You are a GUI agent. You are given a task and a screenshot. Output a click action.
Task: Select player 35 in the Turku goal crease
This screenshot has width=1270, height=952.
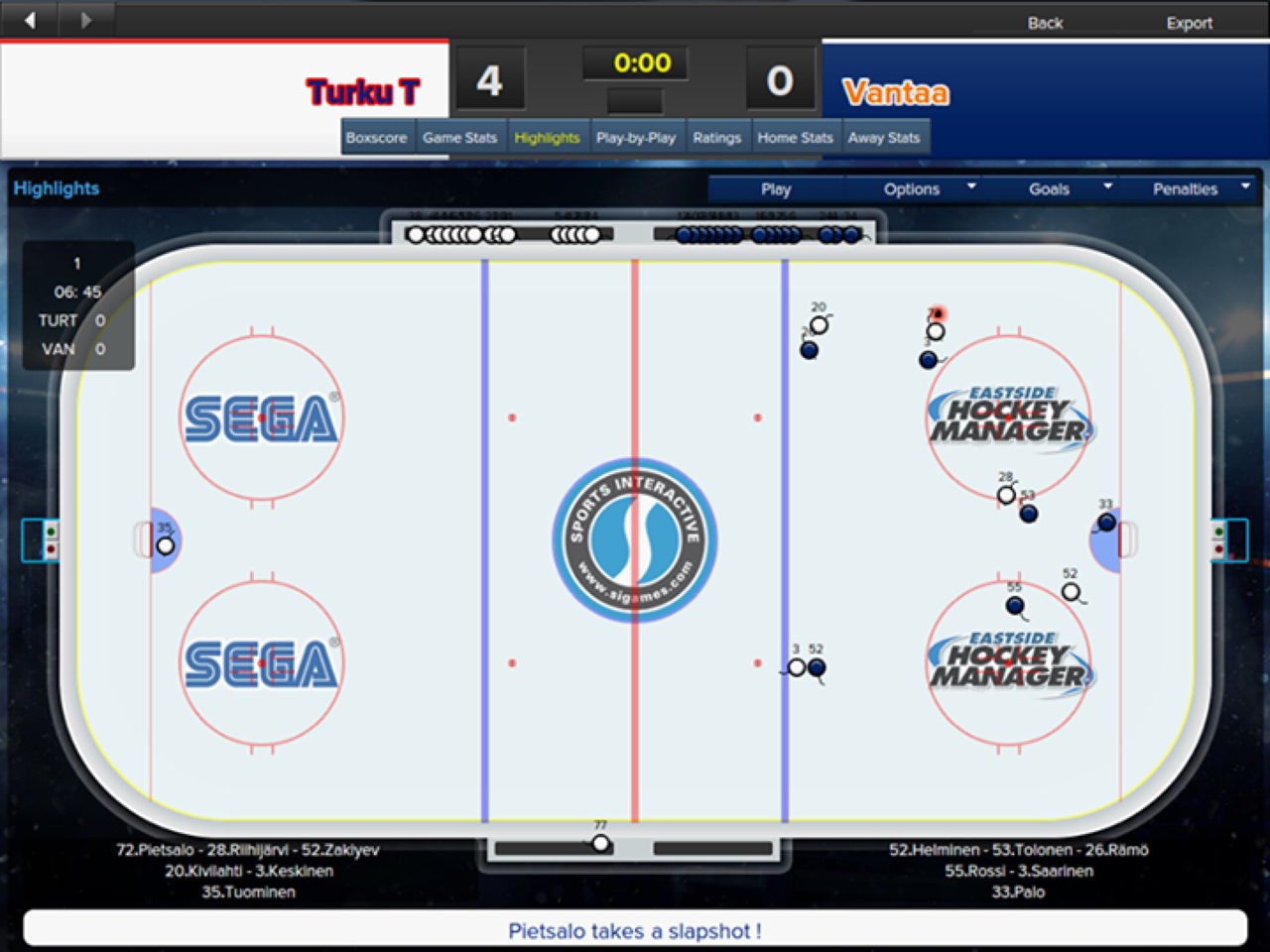point(164,543)
